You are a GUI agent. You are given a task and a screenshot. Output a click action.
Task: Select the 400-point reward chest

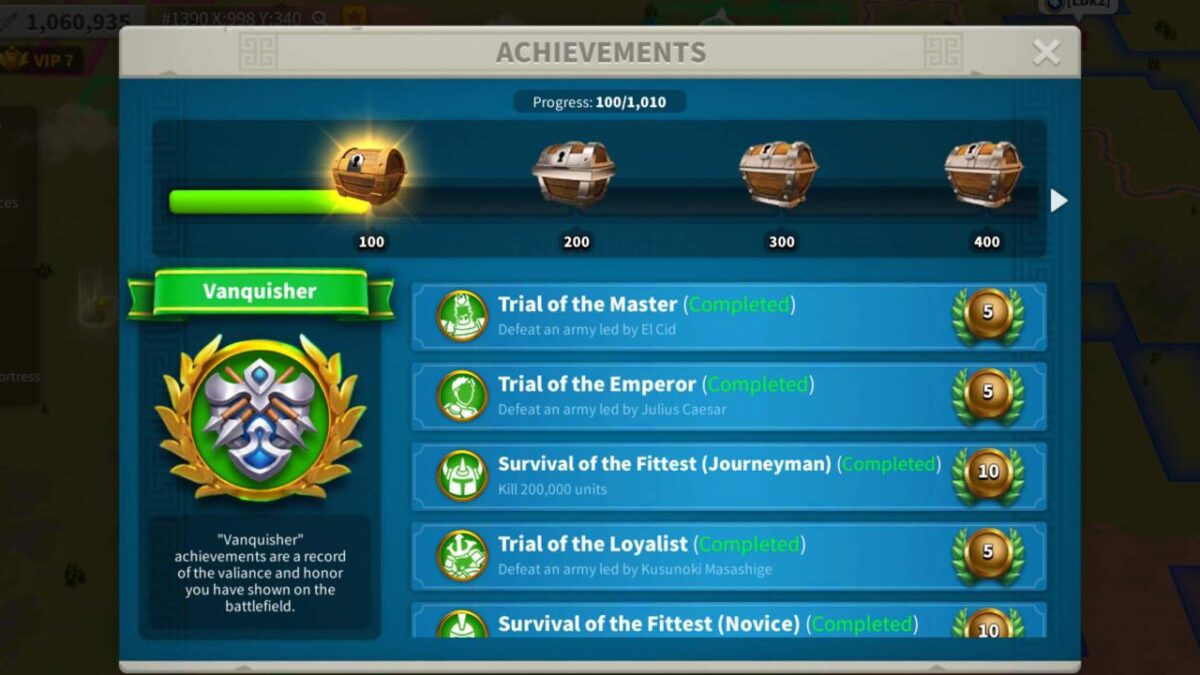983,174
